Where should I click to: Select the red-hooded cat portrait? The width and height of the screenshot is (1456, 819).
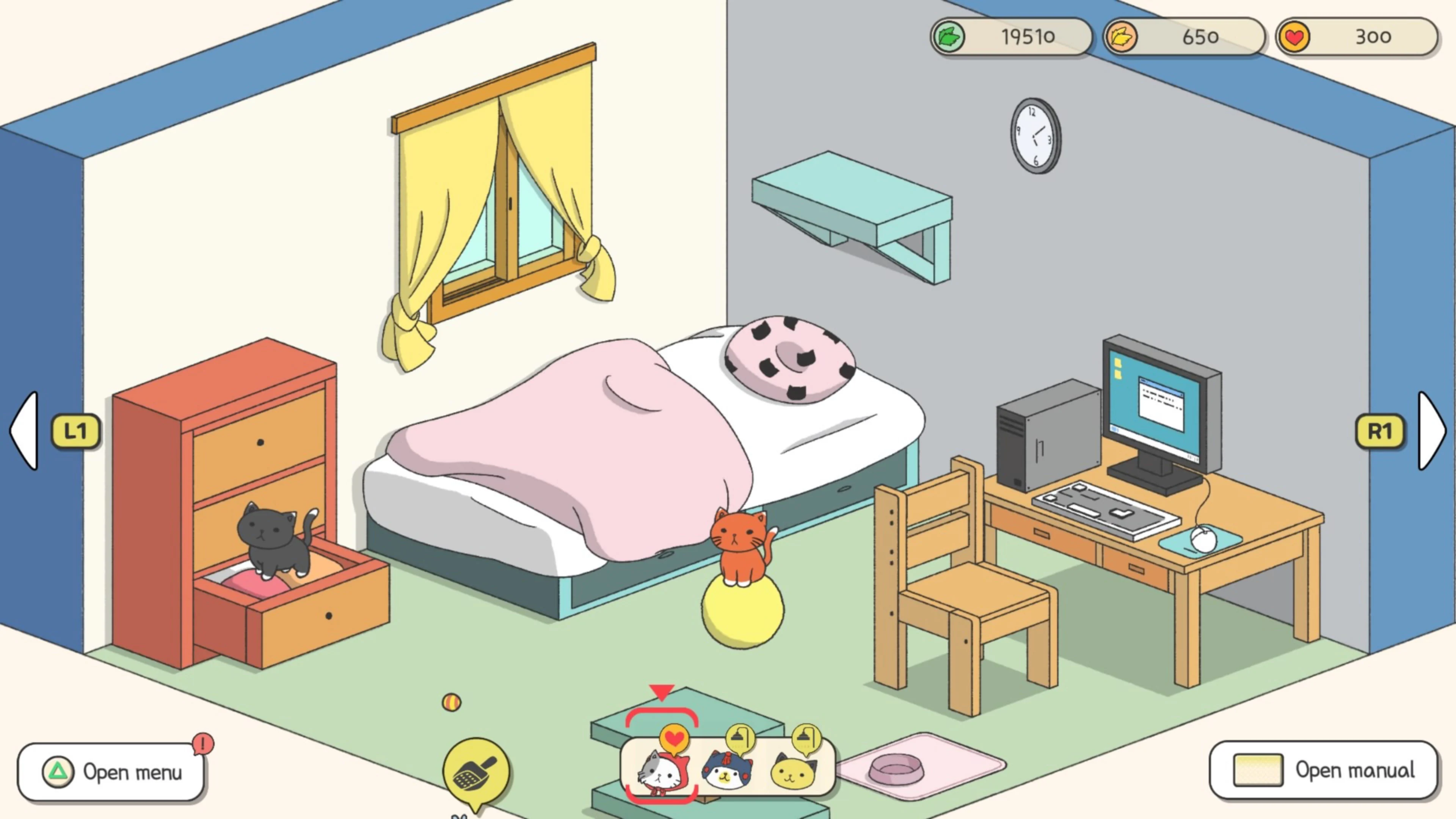tap(662, 771)
